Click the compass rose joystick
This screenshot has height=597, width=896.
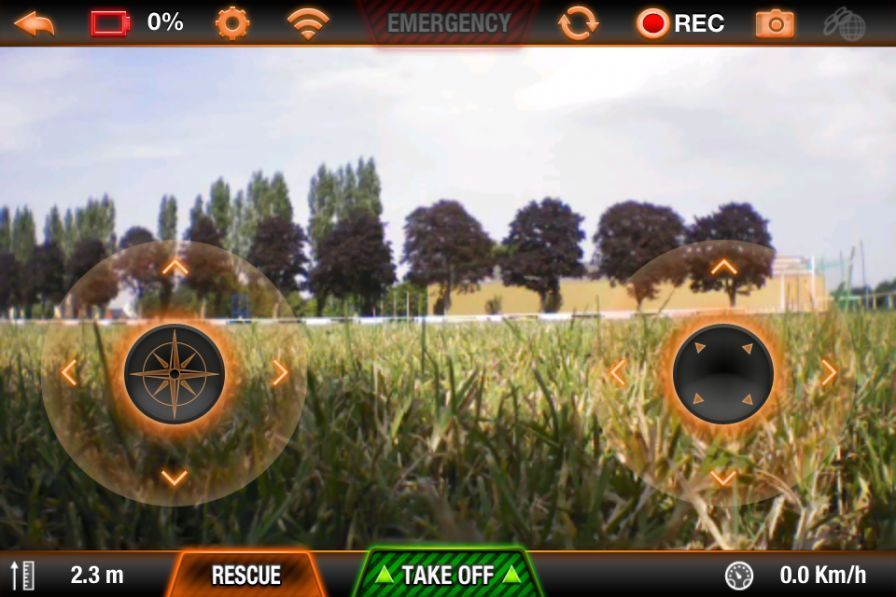click(174, 373)
